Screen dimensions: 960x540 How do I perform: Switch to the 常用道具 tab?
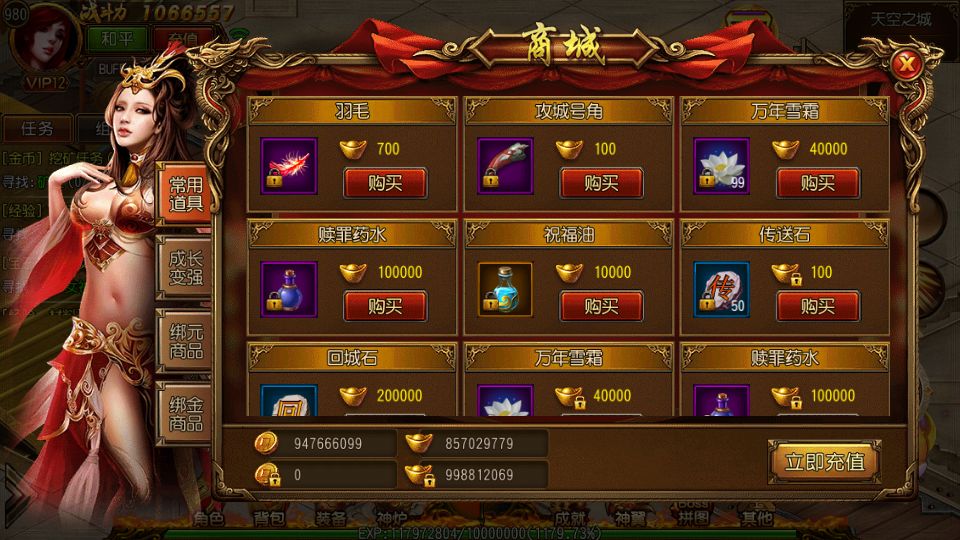pos(185,195)
